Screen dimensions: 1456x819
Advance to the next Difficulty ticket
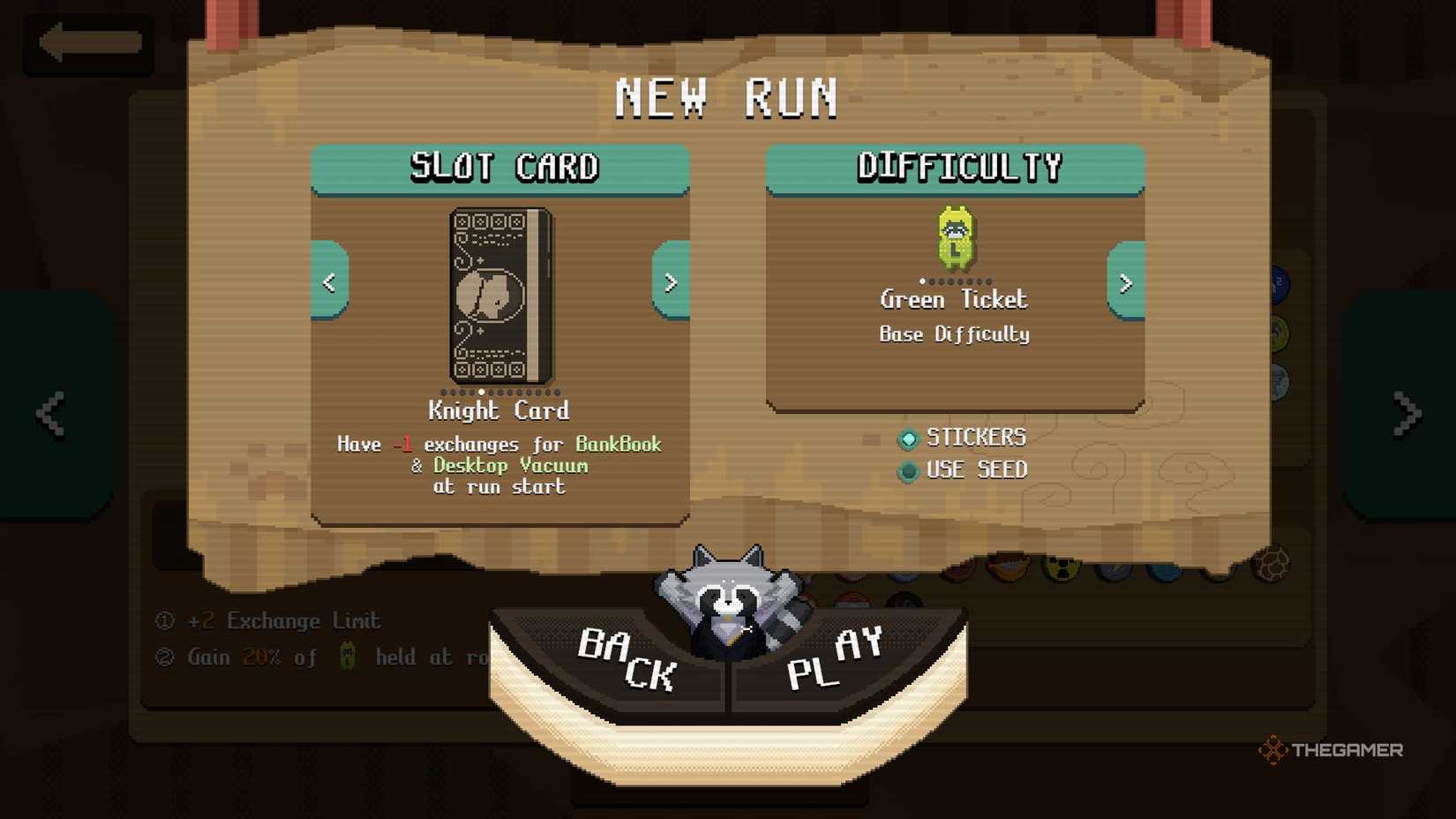point(1125,284)
